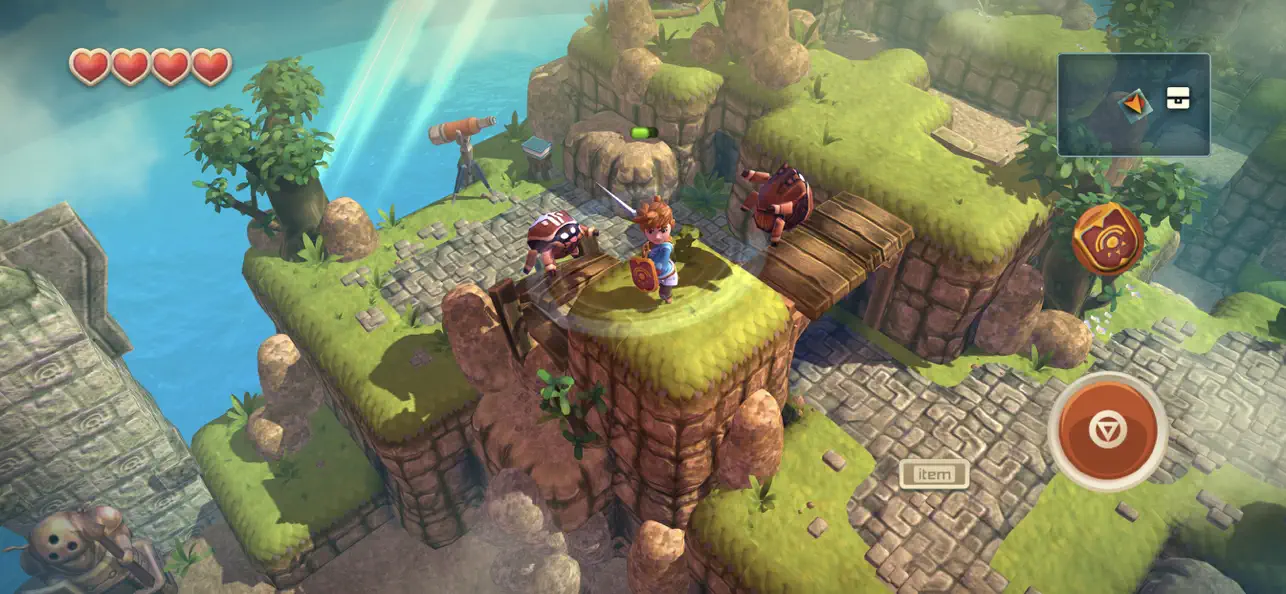Tap the large red action button
1286x594 pixels.
pyautogui.click(x=1107, y=431)
